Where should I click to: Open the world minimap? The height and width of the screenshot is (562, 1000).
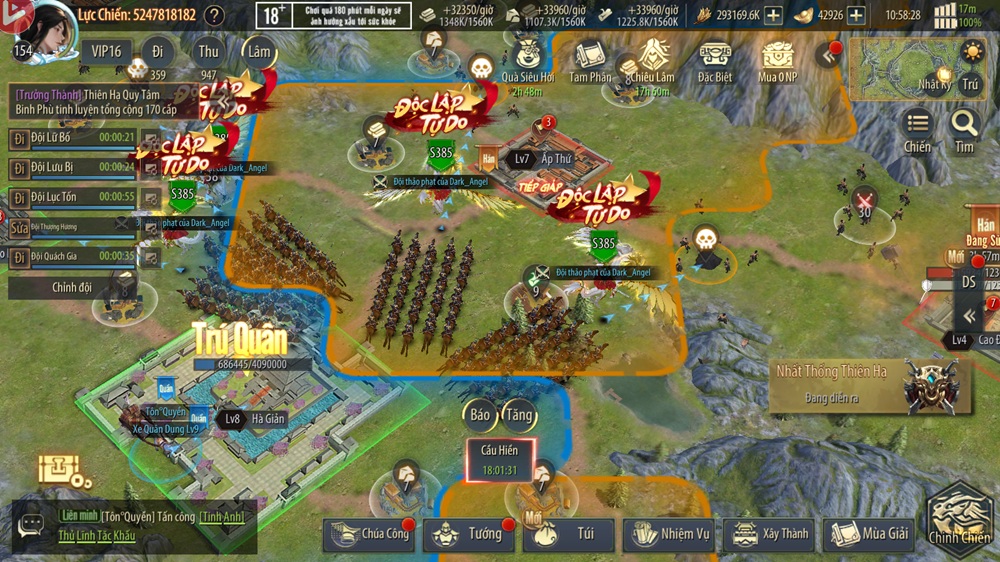(x=900, y=68)
